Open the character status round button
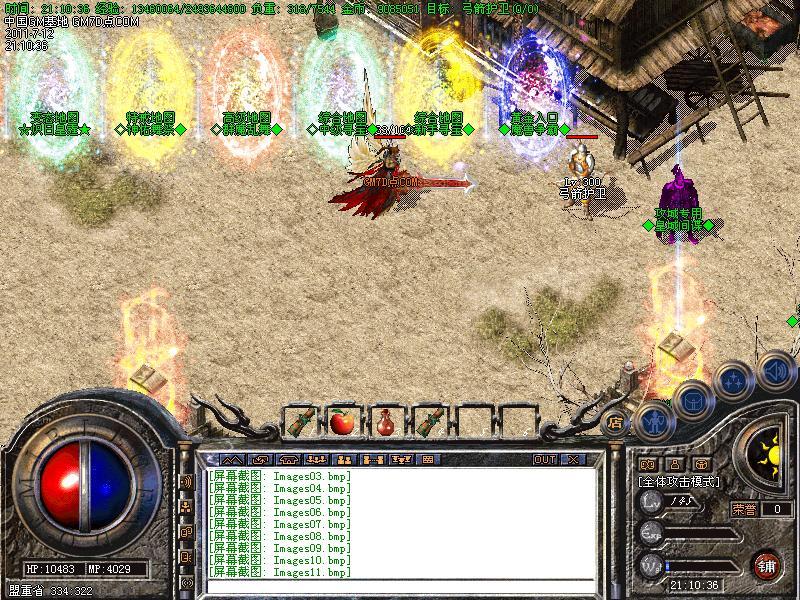This screenshot has width=800, height=600. pyautogui.click(x=654, y=421)
